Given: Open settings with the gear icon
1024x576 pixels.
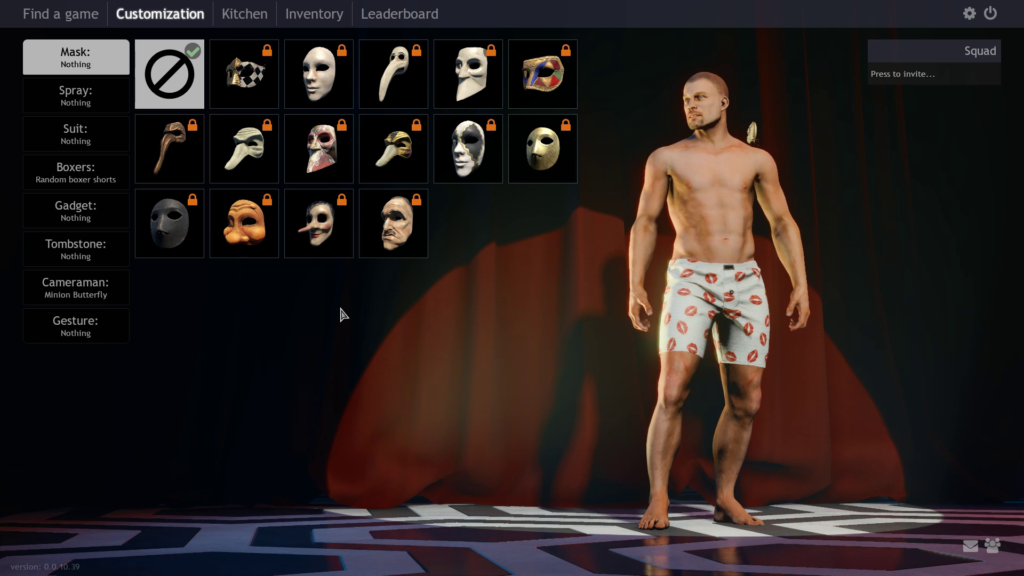Looking at the screenshot, I should coord(969,14).
